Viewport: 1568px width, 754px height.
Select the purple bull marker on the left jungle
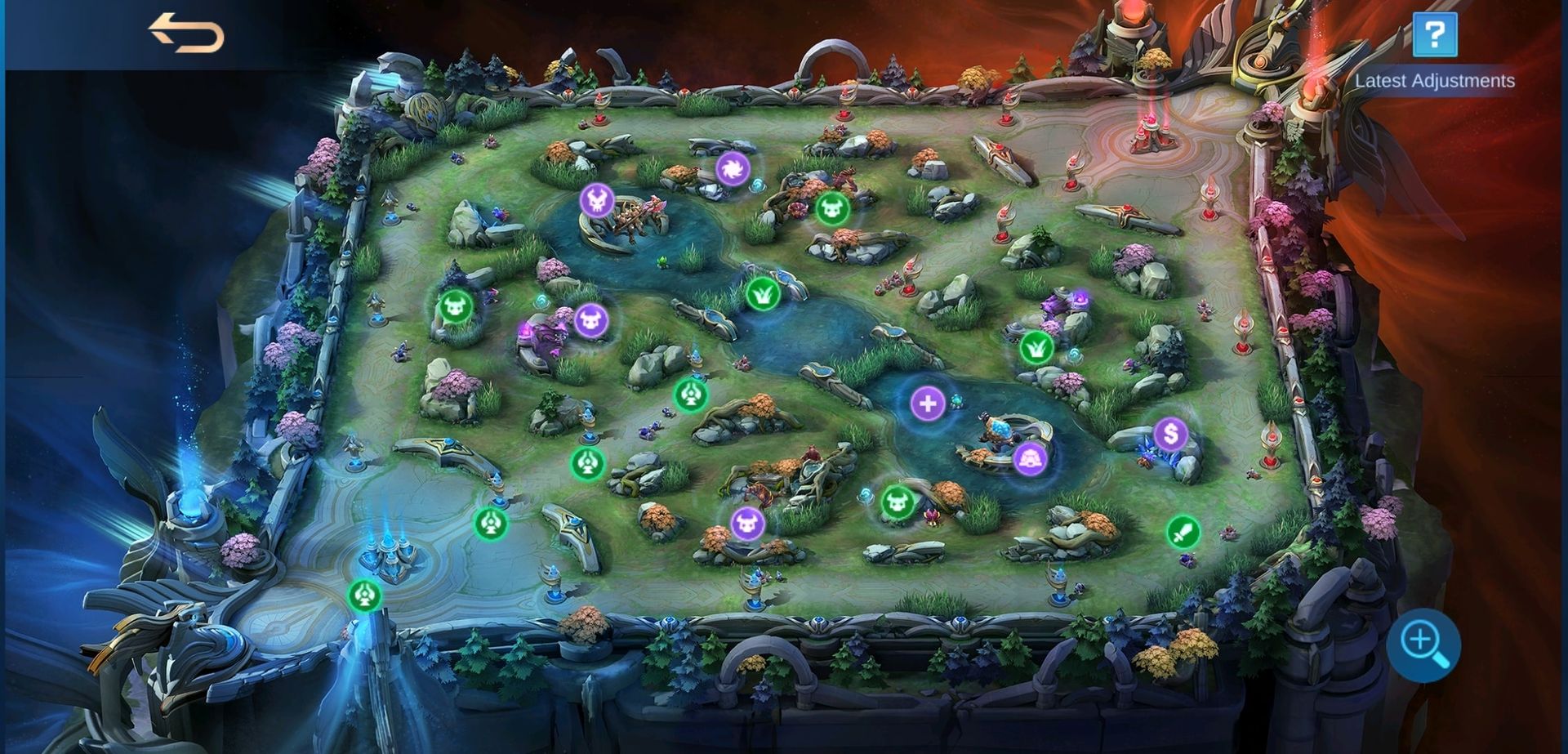(590, 322)
